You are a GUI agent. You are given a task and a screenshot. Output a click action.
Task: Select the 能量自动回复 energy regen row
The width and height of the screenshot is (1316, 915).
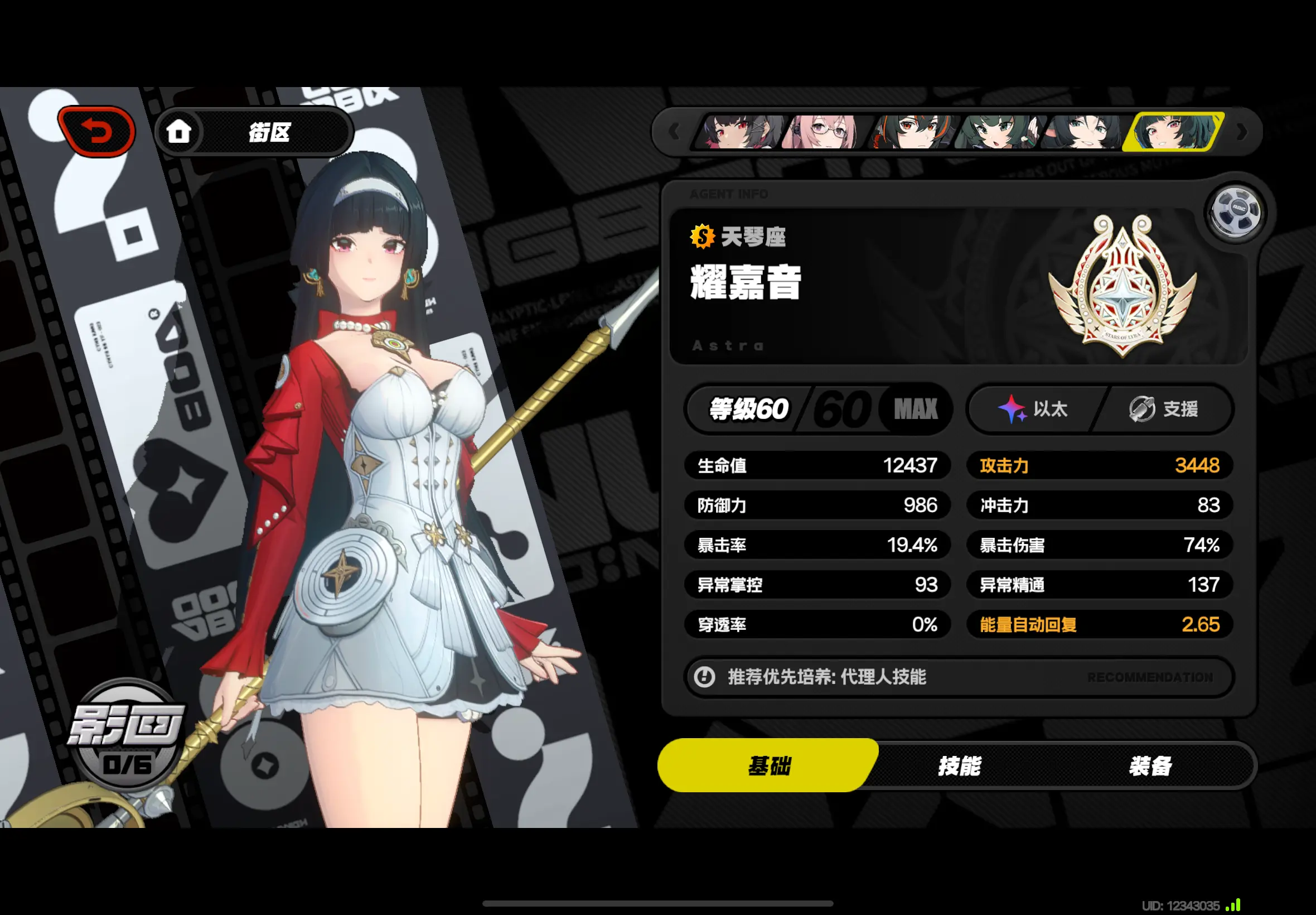click(x=1099, y=624)
